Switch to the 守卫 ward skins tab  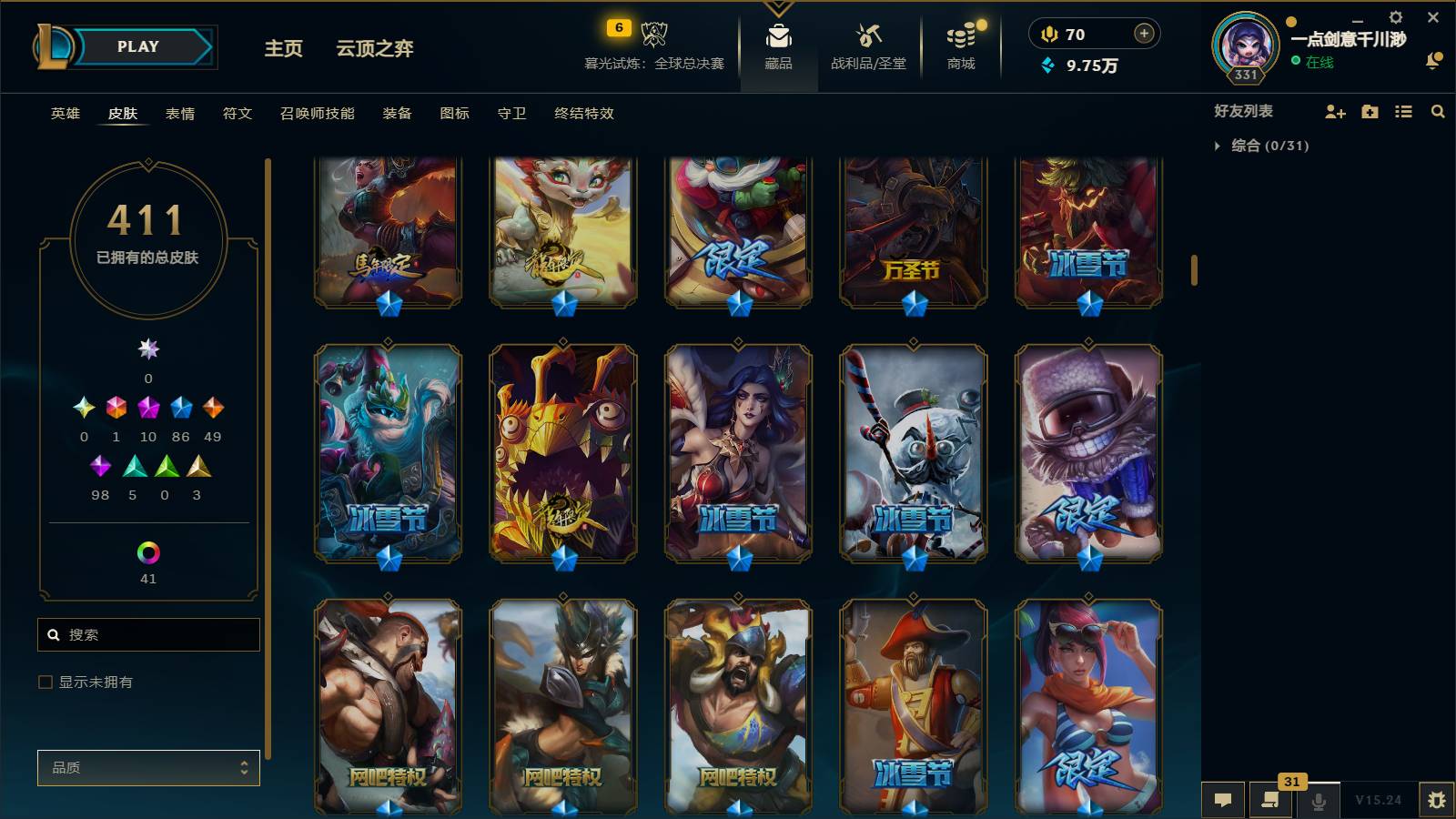pos(511,114)
